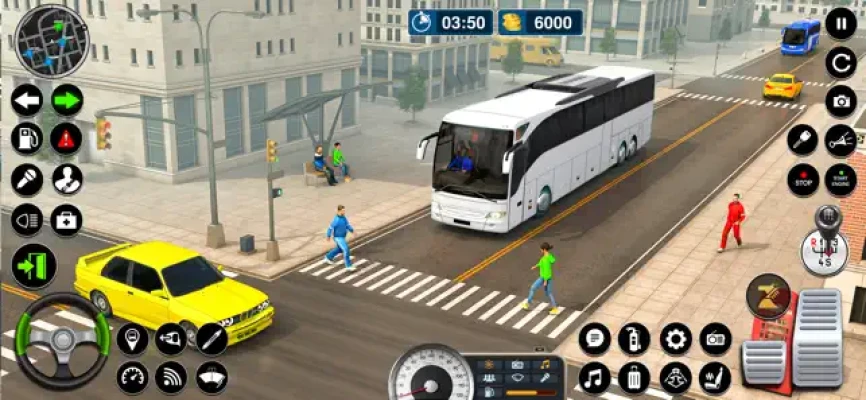Tap the microphone button
Image resolution: width=866 pixels, height=400 pixels.
click(x=27, y=179)
